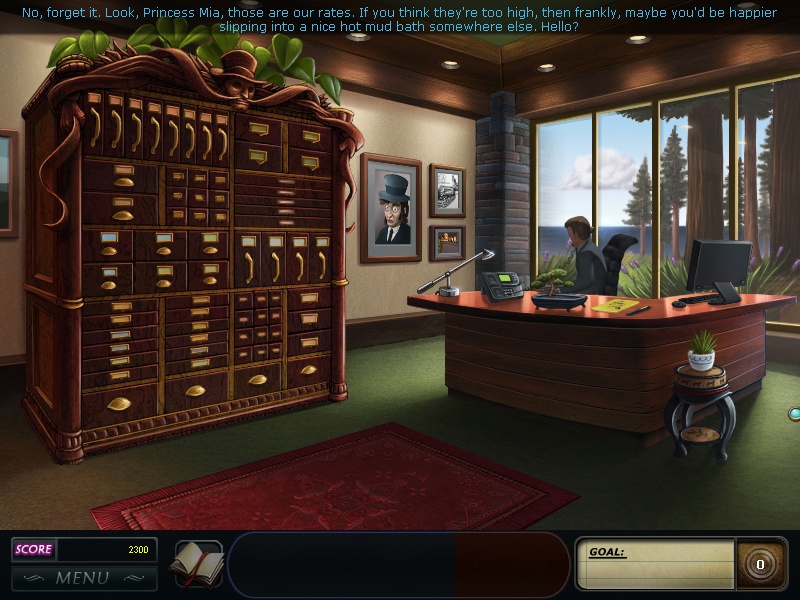800x600 pixels.
Task: Click the round hint counter button
Action: (x=760, y=565)
